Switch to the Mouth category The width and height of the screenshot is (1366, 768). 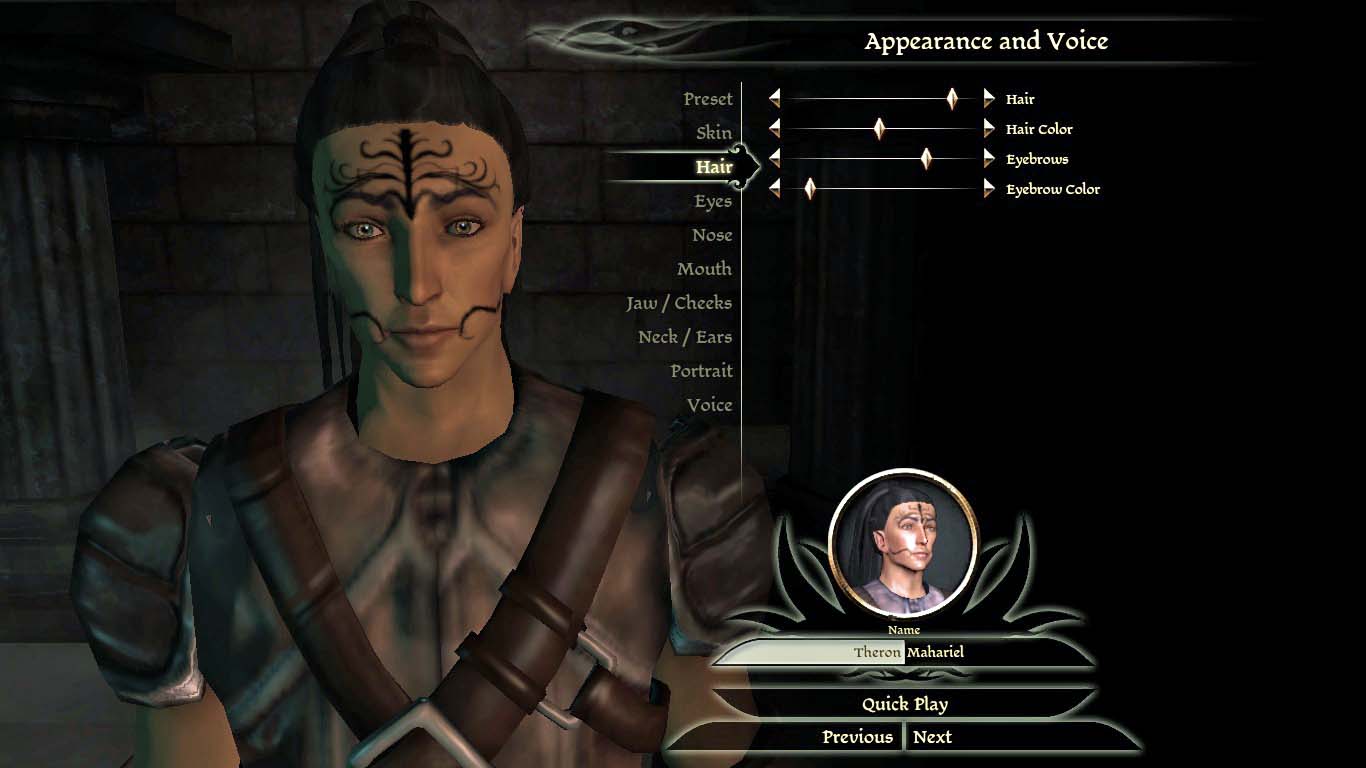tap(704, 269)
